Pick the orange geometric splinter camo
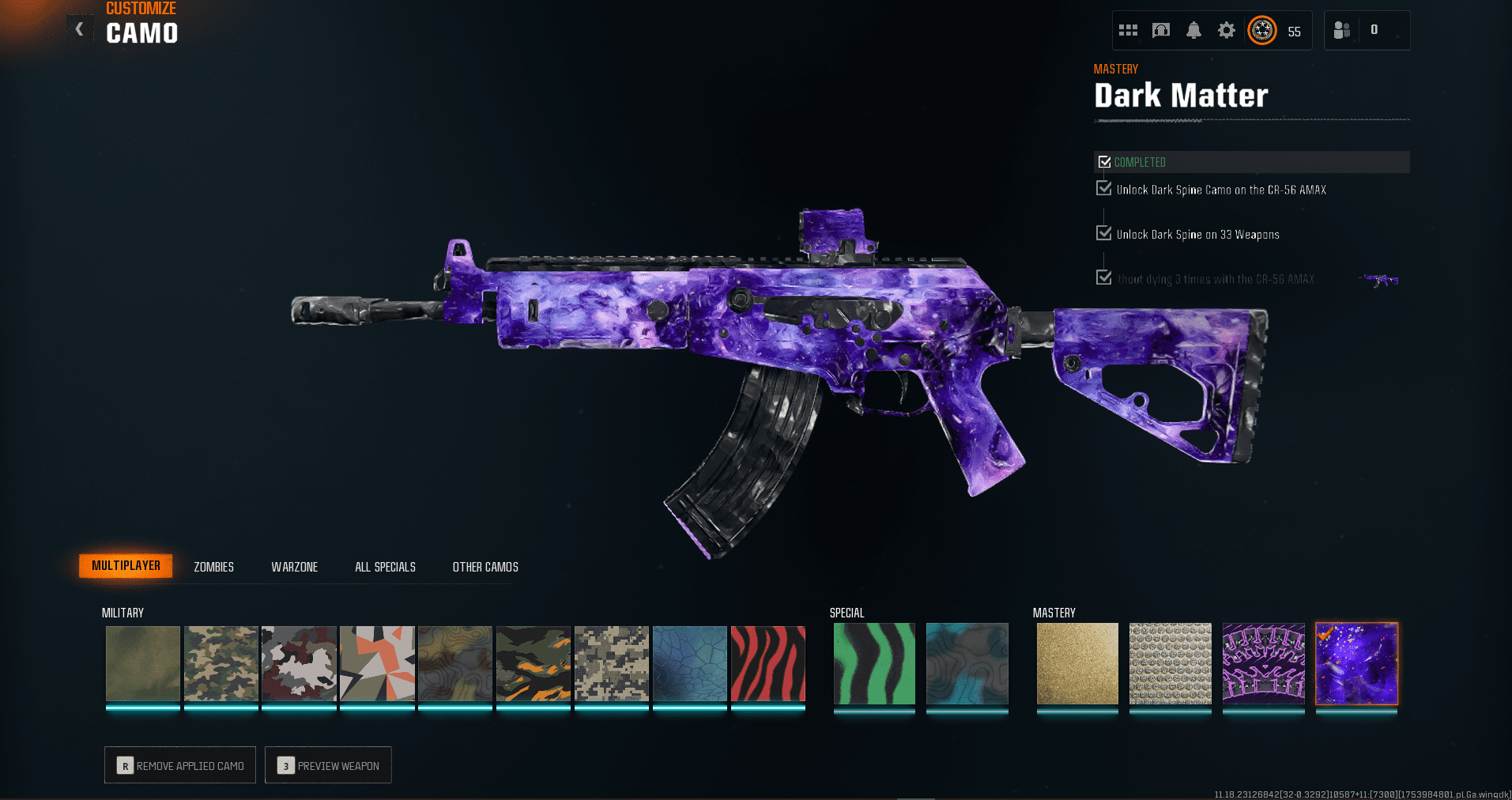This screenshot has width=1512, height=800. [377, 663]
